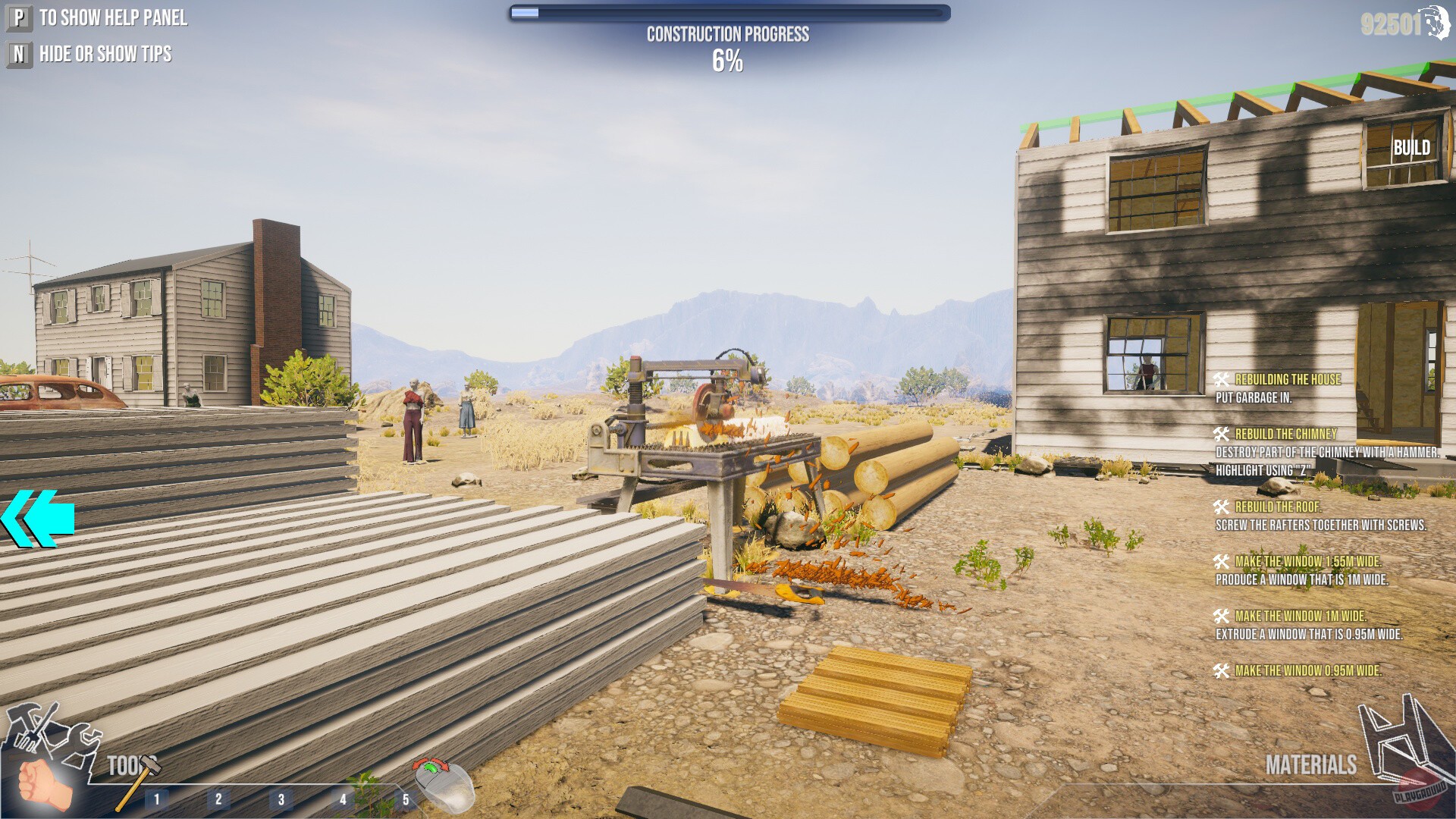The width and height of the screenshot is (1456, 819).
Task: Show the help panel via the P key icon
Action: click(x=18, y=18)
